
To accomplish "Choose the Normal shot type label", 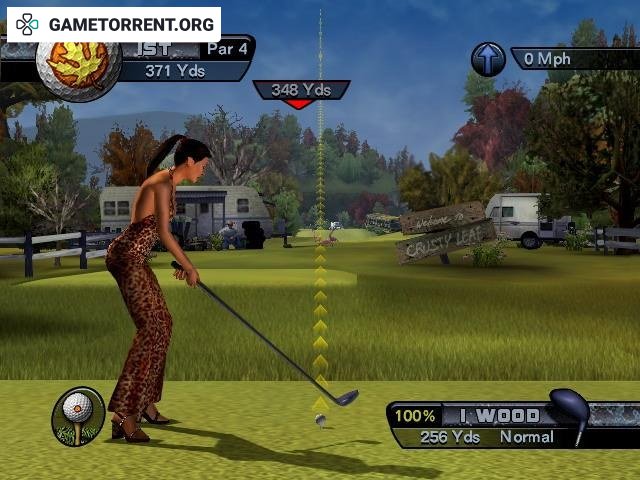I will pyautogui.click(x=526, y=437).
